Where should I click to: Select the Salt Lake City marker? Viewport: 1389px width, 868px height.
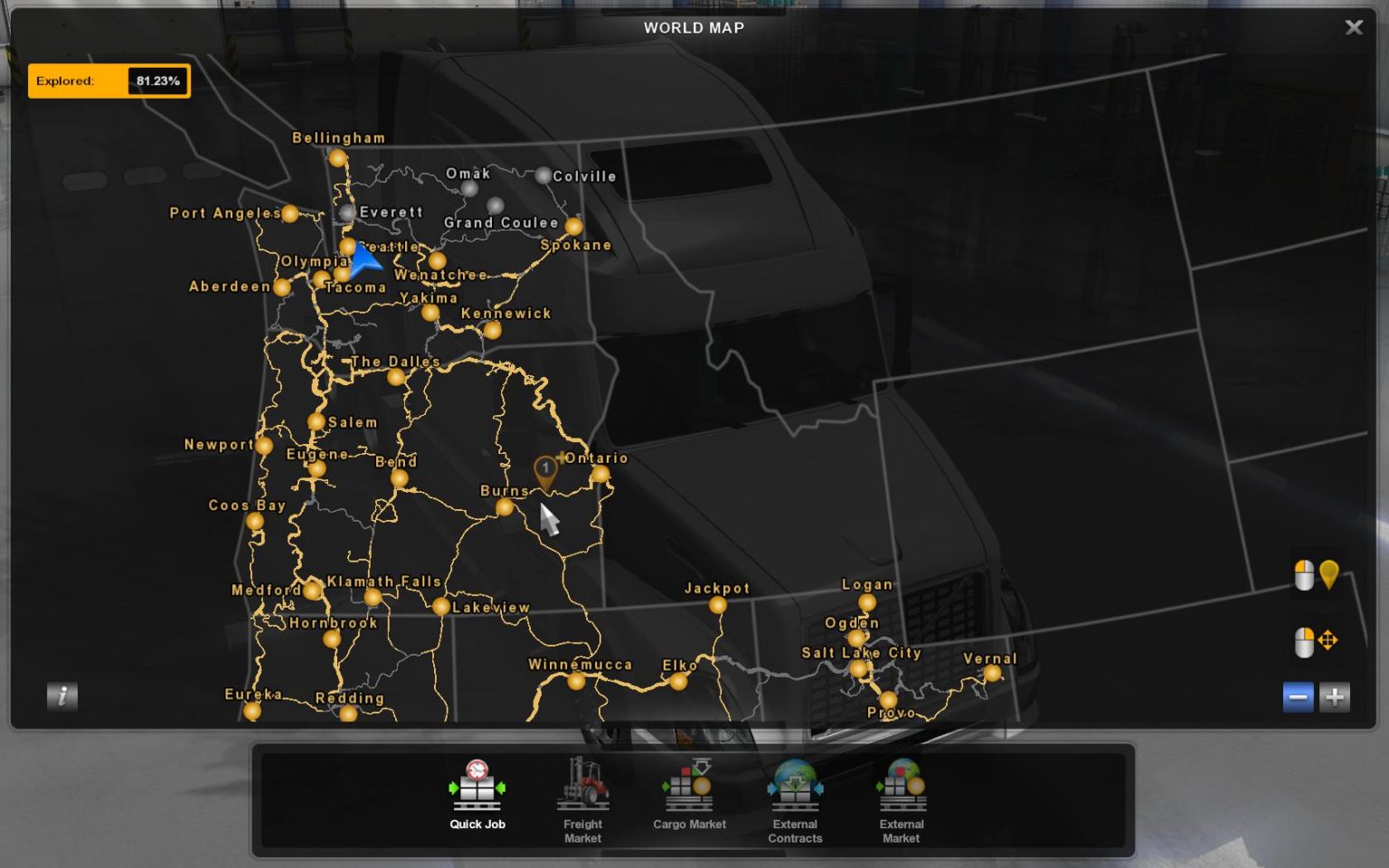coord(858,669)
